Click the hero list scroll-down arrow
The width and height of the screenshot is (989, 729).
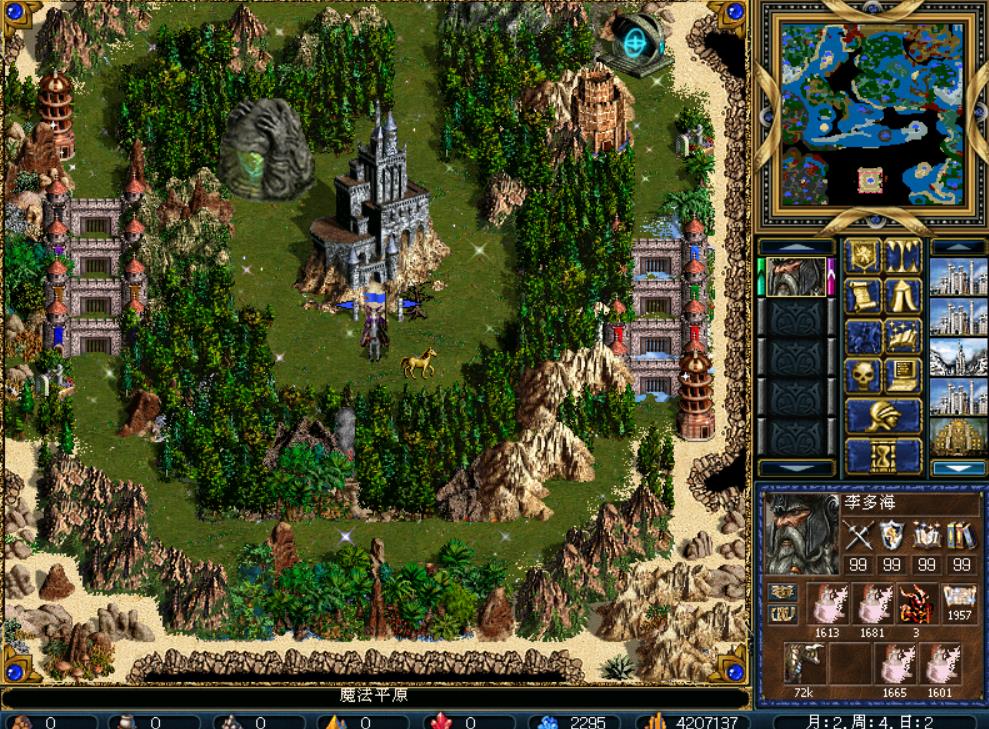796,468
